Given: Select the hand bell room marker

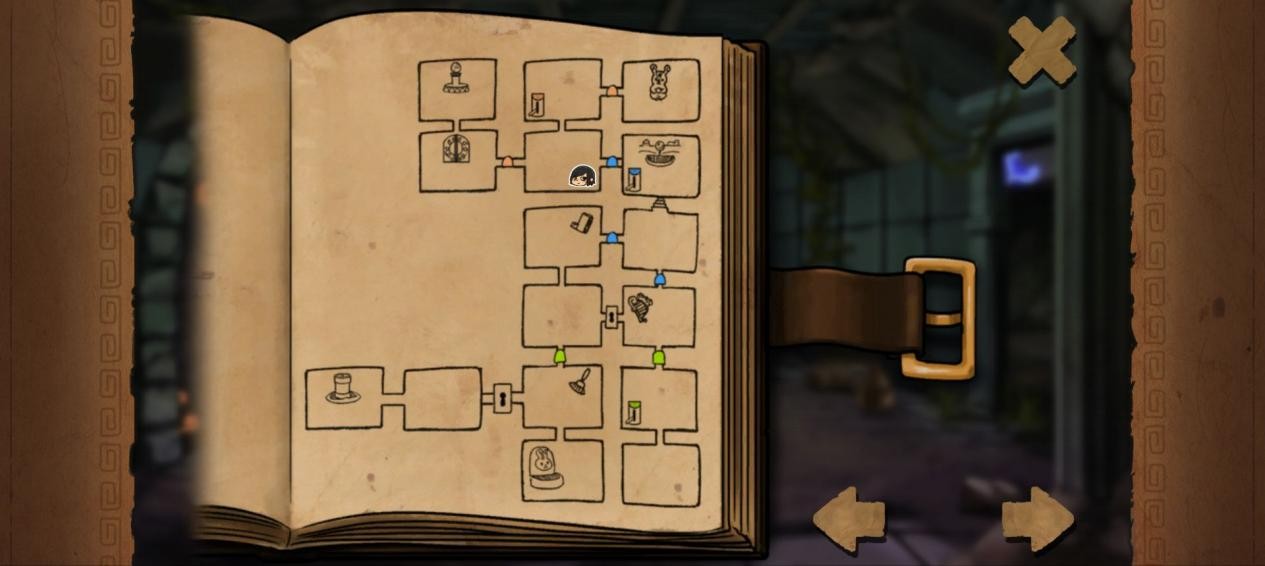Looking at the screenshot, I should tap(580, 381).
